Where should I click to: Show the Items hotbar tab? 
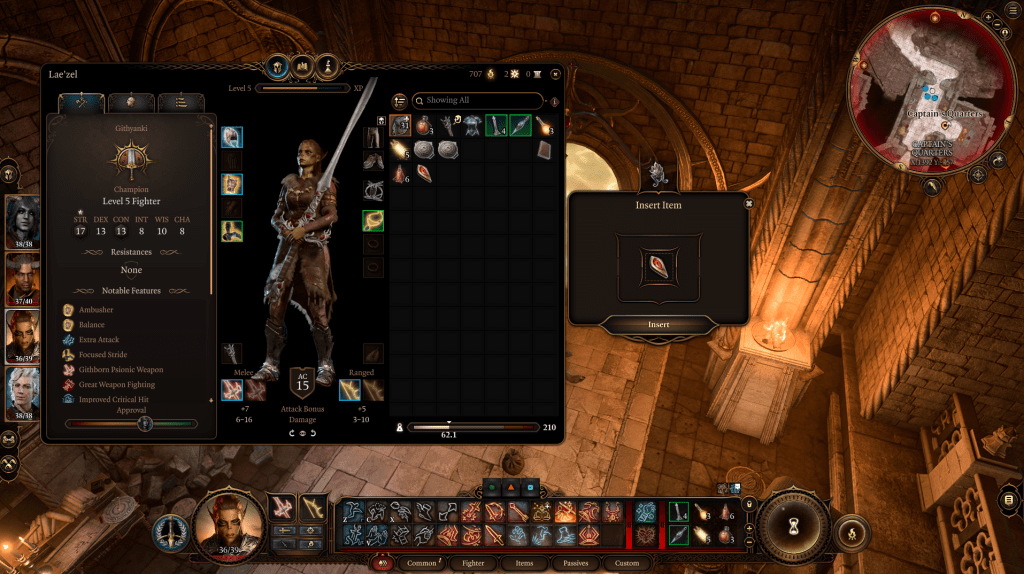tap(525, 563)
